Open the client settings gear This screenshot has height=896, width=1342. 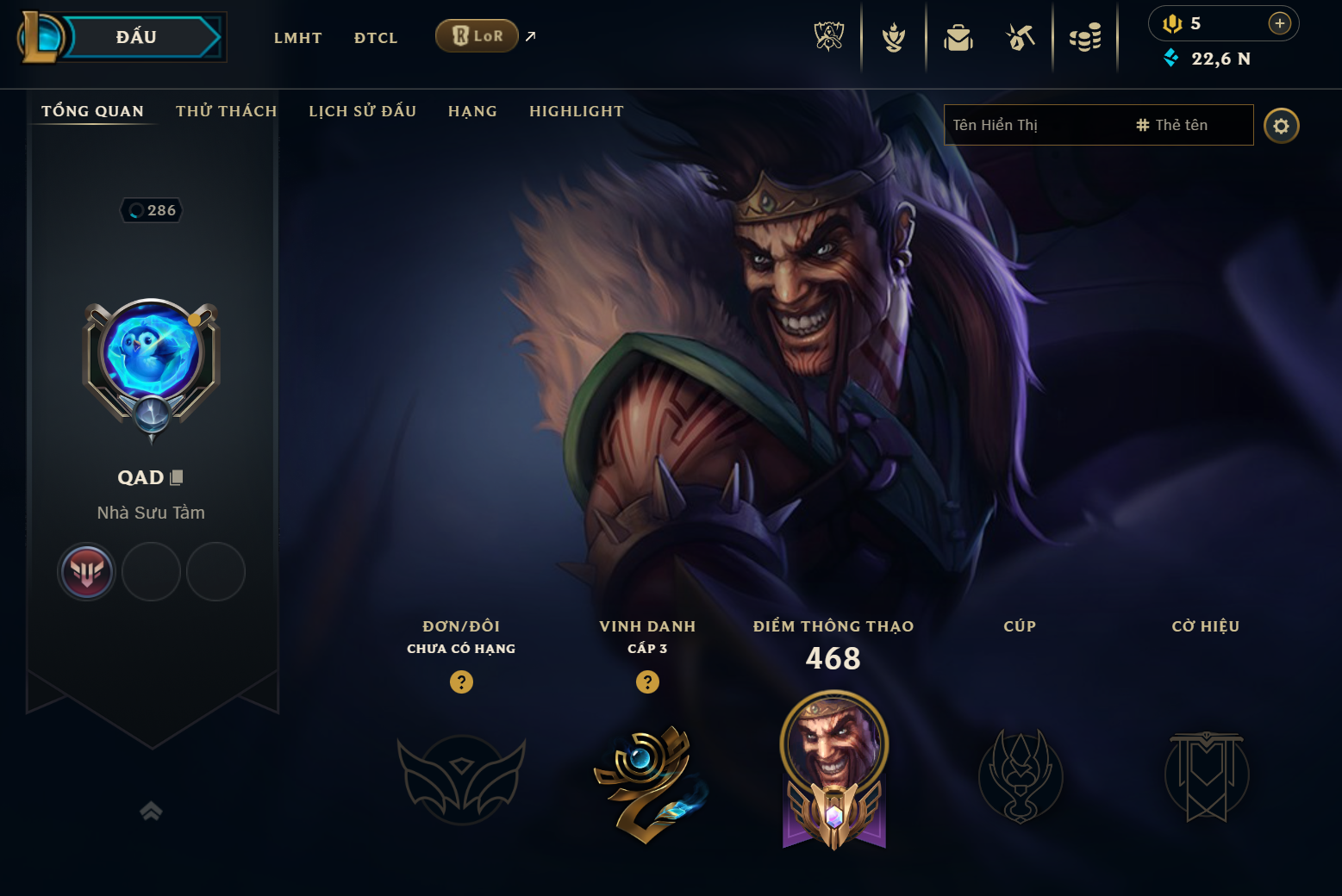tap(1282, 125)
